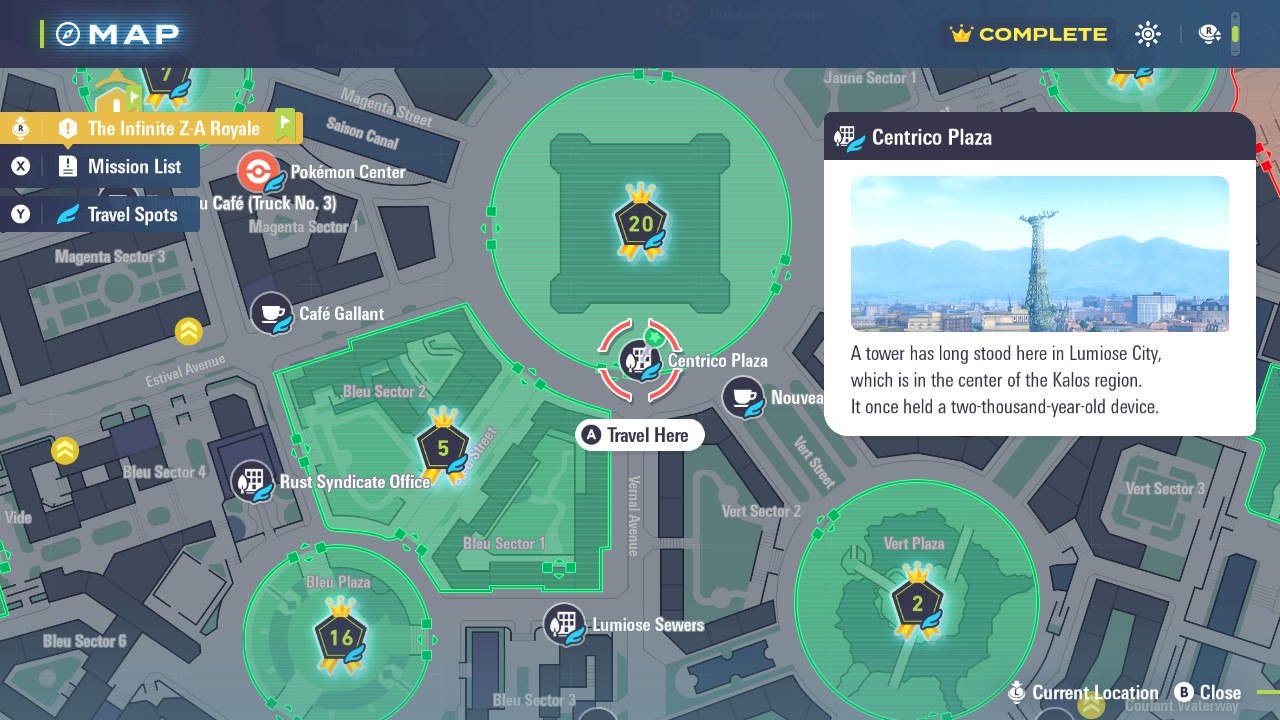1280x720 pixels.
Task: Click the yellow chevron marker on Estival Avenue
Action: pos(189,331)
